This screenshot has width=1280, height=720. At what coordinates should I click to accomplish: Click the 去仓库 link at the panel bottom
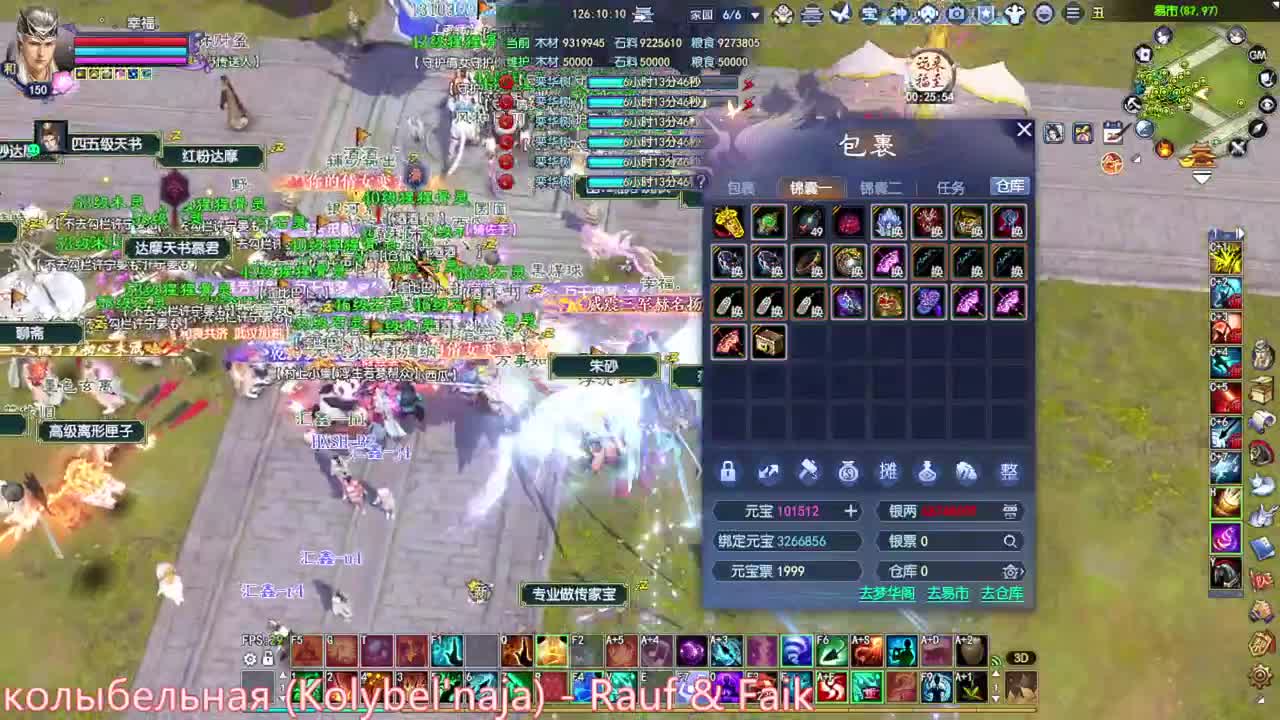point(1001,593)
